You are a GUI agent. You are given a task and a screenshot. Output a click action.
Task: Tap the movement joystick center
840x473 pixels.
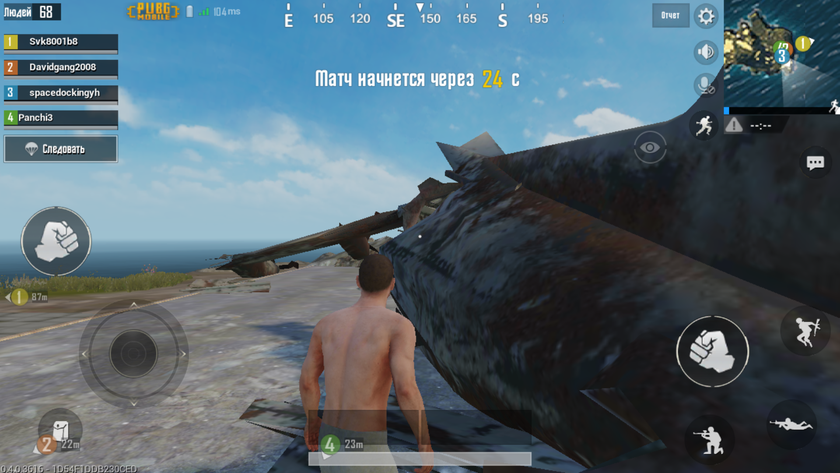point(133,353)
